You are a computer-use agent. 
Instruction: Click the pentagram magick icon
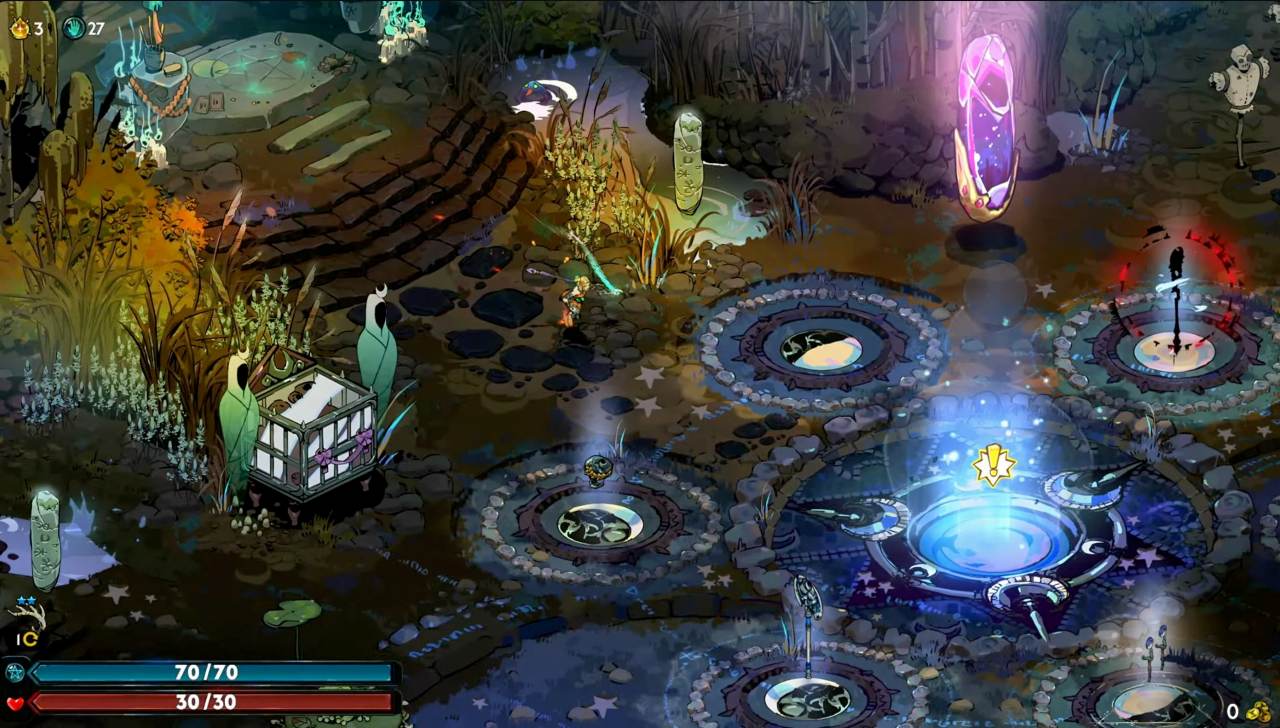coord(15,672)
